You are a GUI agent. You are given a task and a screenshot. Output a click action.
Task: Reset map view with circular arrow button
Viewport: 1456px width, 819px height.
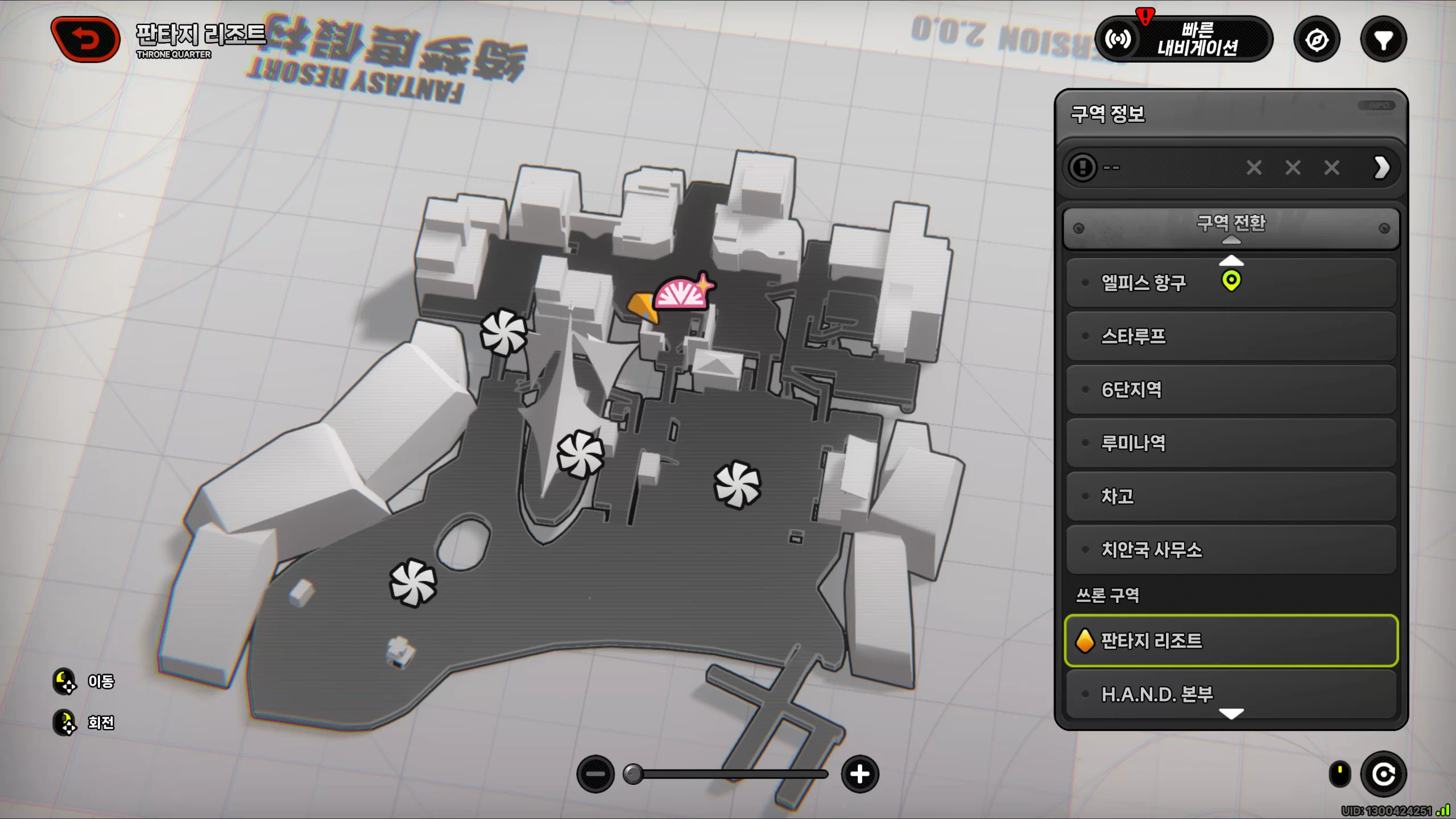pos(1383,774)
